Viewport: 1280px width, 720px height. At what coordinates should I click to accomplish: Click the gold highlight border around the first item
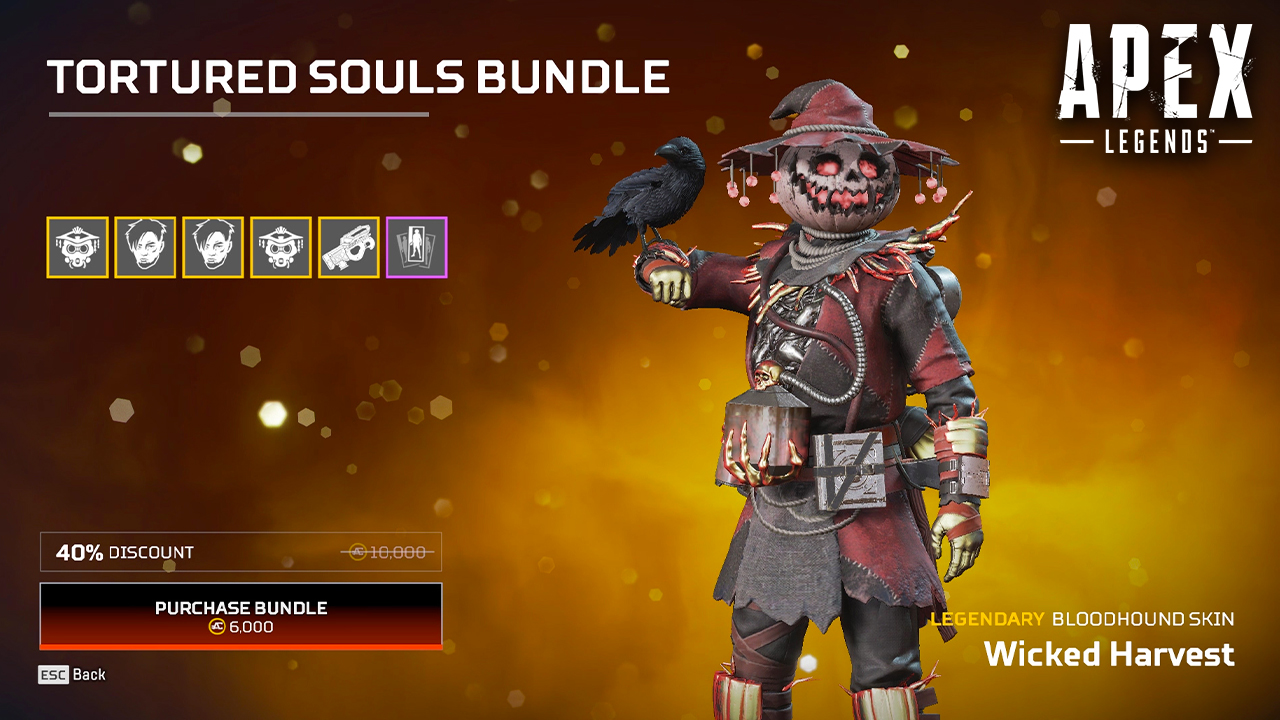77,218
